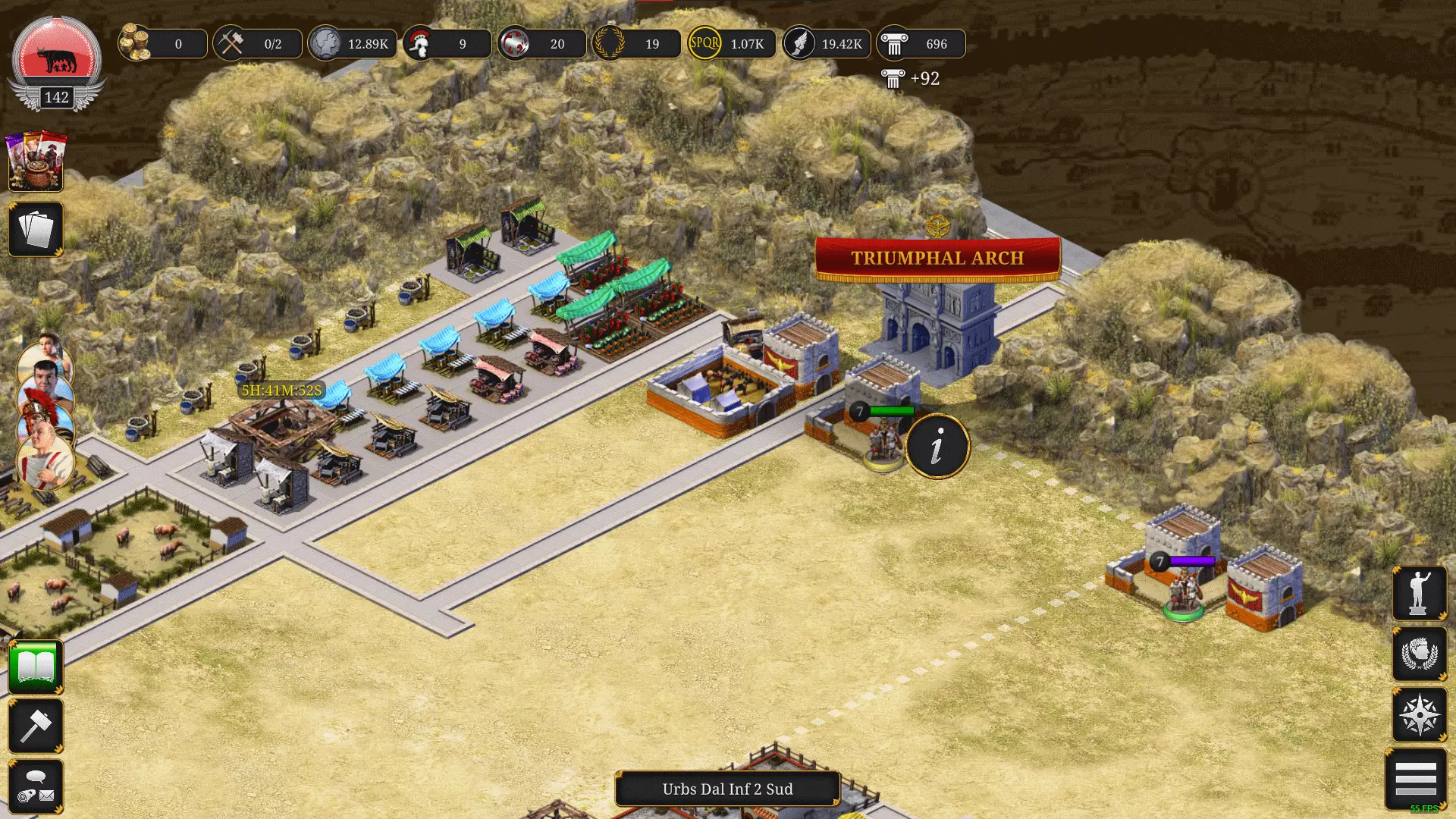Open the three-bar main menu

1415,779
